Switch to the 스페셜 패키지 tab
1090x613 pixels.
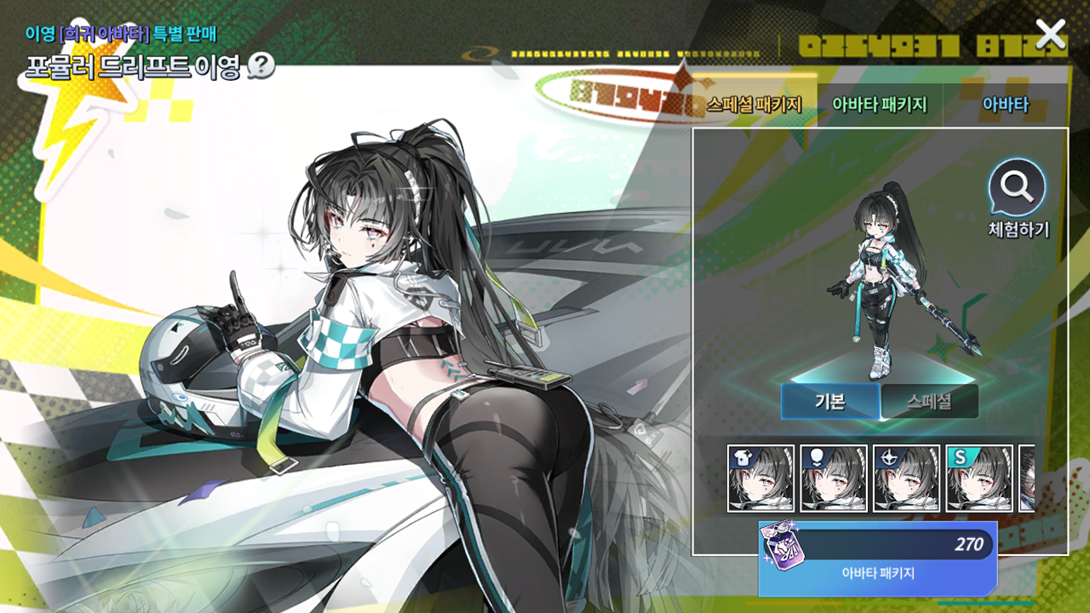click(x=754, y=104)
